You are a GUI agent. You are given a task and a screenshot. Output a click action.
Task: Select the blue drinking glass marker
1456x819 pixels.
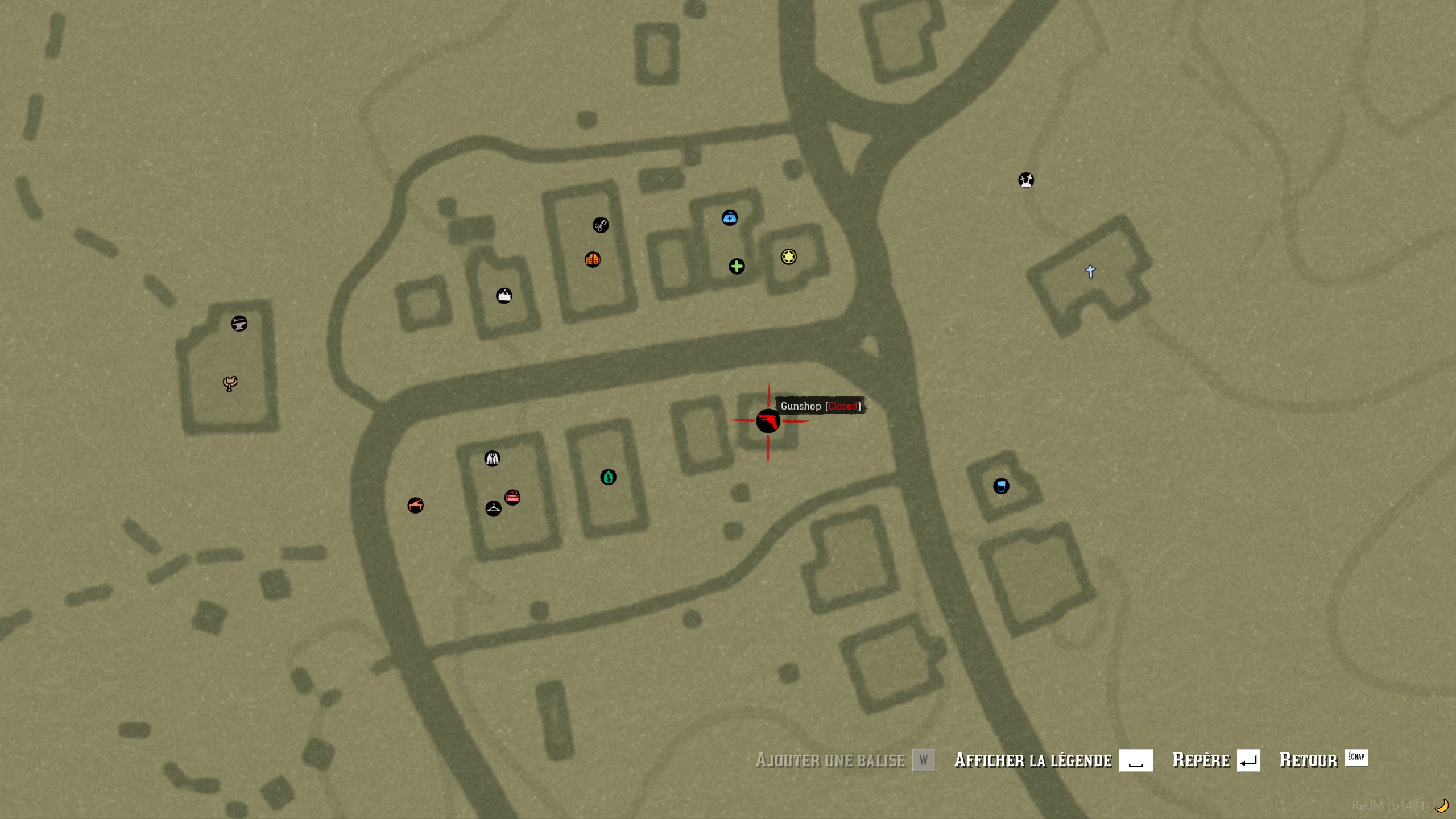[x=1001, y=486]
